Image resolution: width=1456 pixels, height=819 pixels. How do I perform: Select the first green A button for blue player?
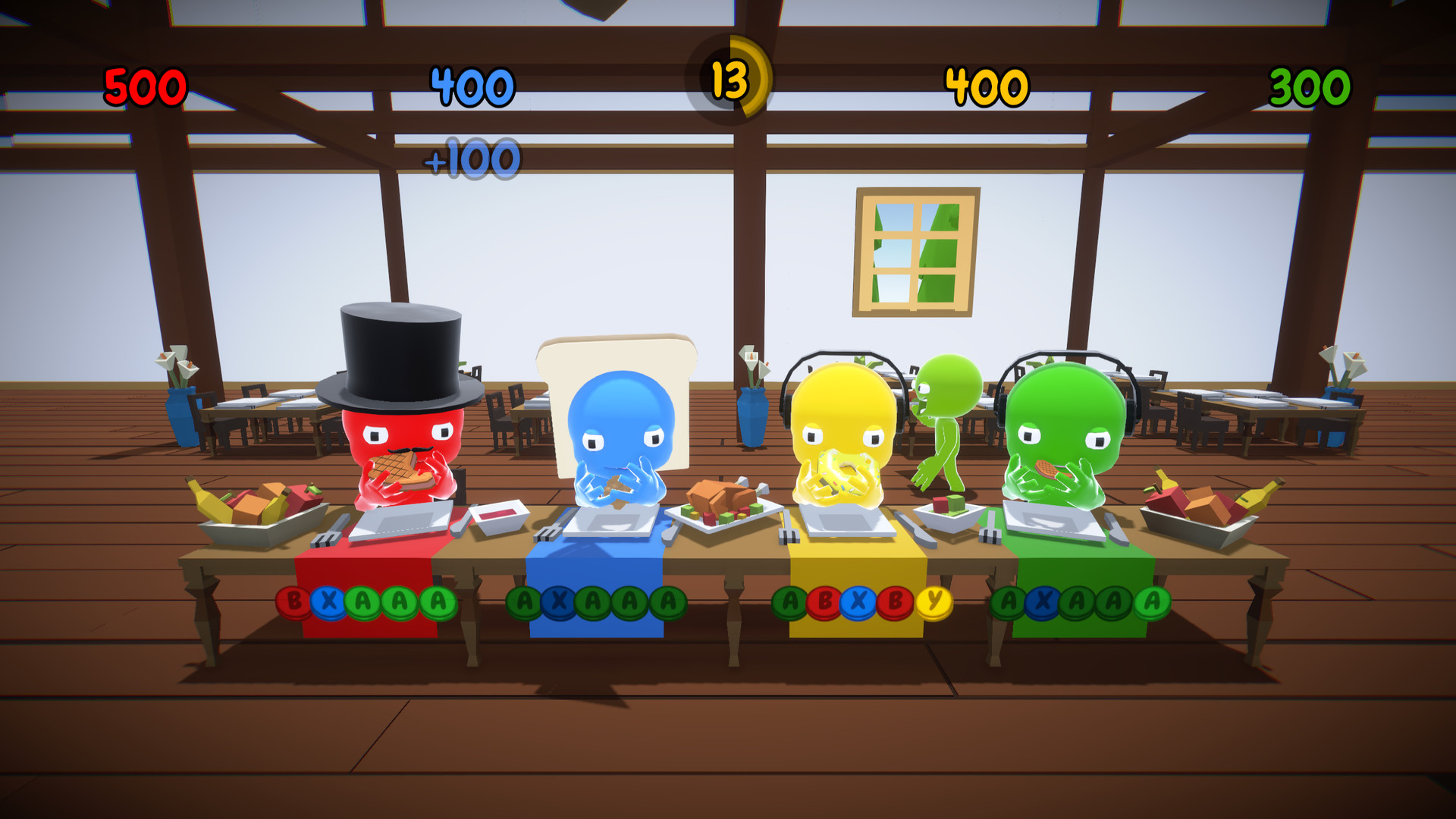click(x=523, y=600)
